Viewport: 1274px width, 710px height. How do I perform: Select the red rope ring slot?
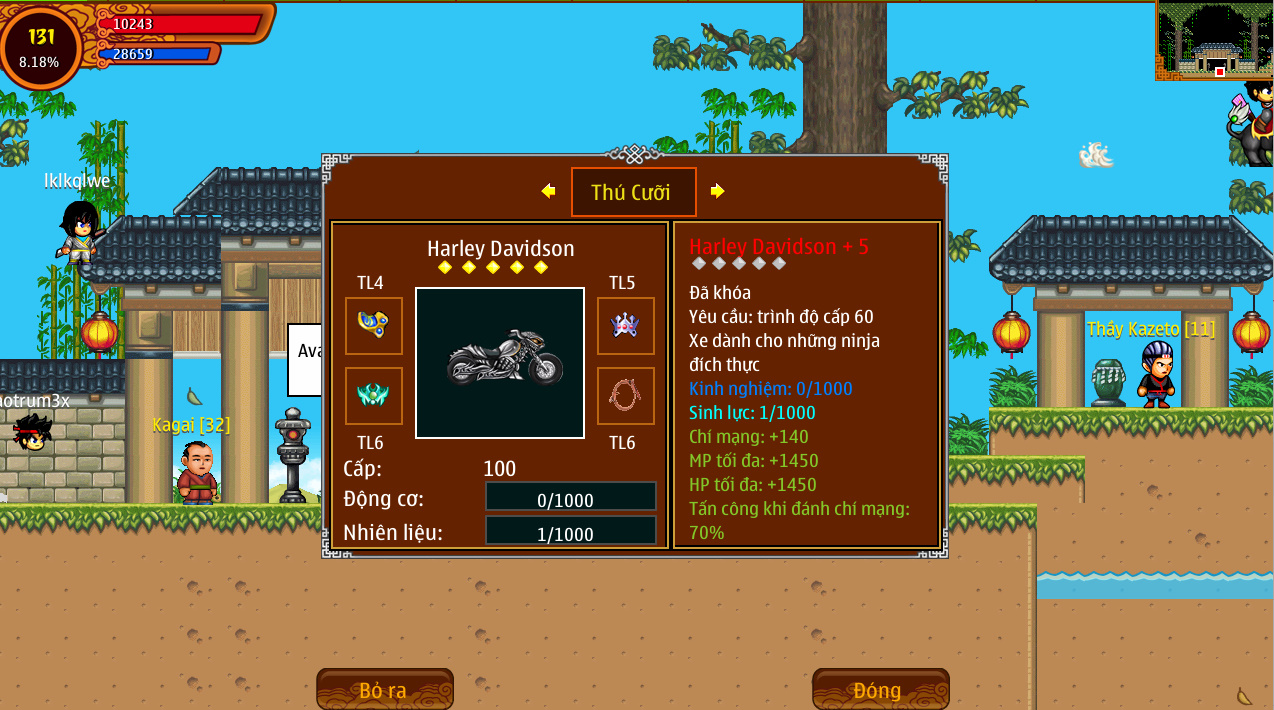coord(625,395)
